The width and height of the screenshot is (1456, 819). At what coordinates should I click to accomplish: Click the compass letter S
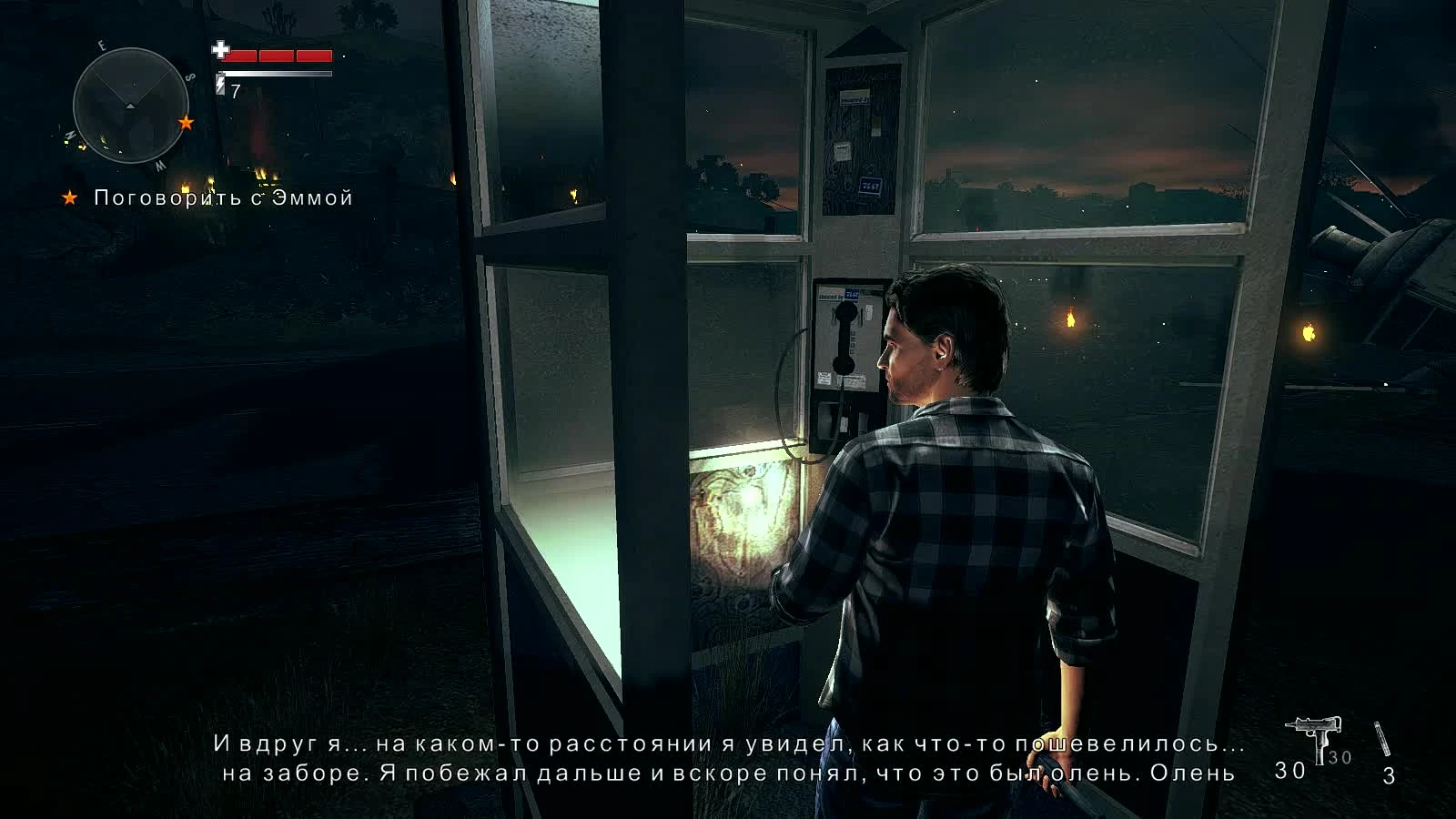pyautogui.click(x=190, y=77)
